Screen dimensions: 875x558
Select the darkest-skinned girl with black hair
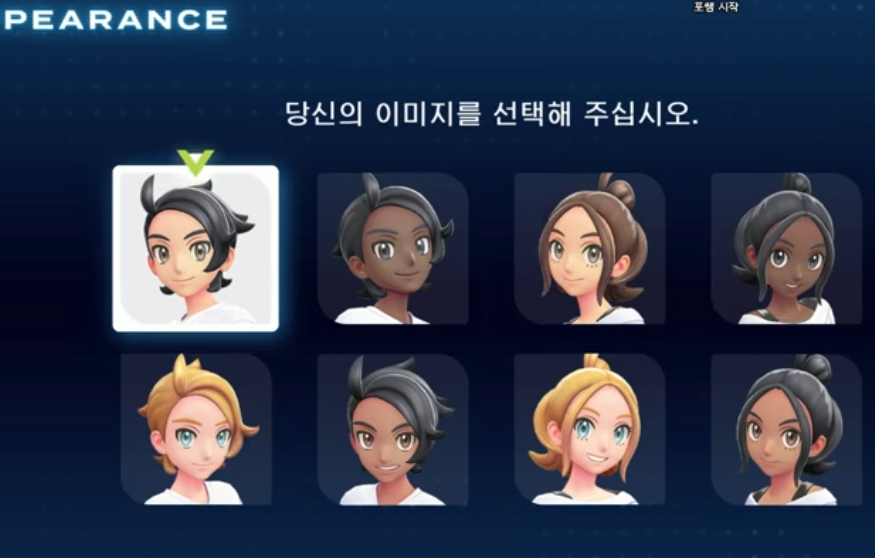(786, 249)
